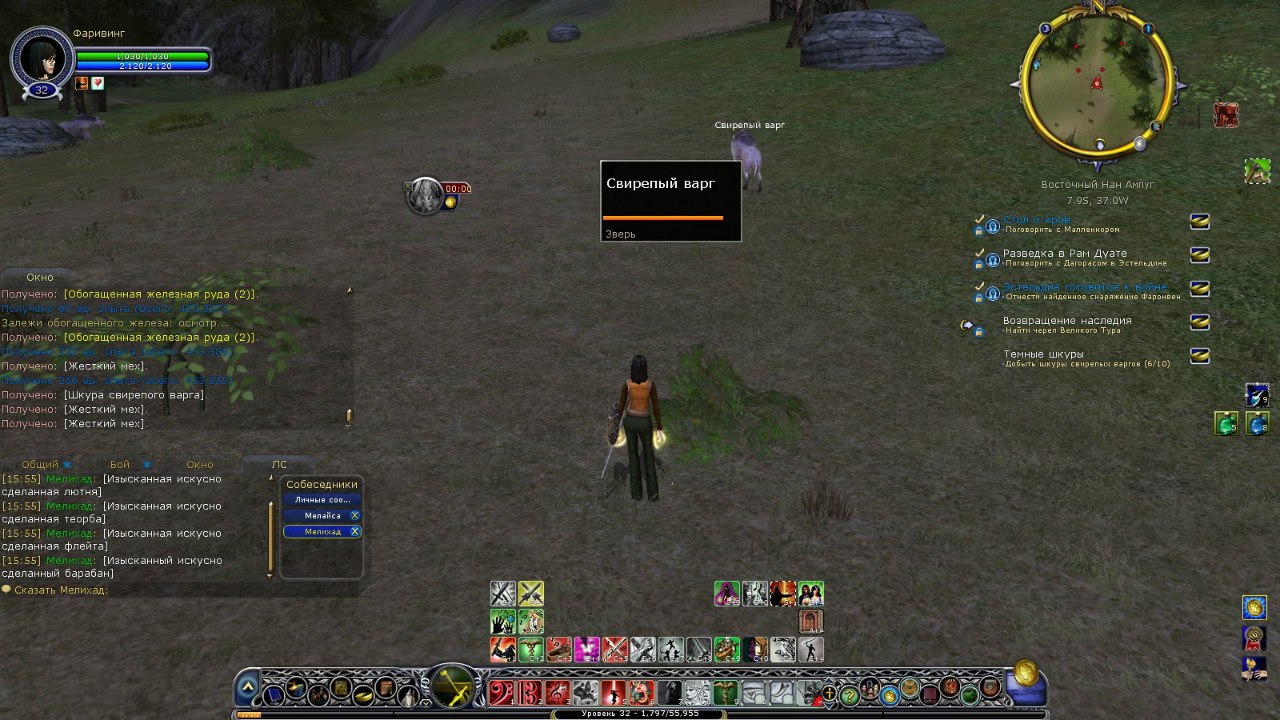
Task: Switch to the Бой chat tab
Action: pos(120,464)
